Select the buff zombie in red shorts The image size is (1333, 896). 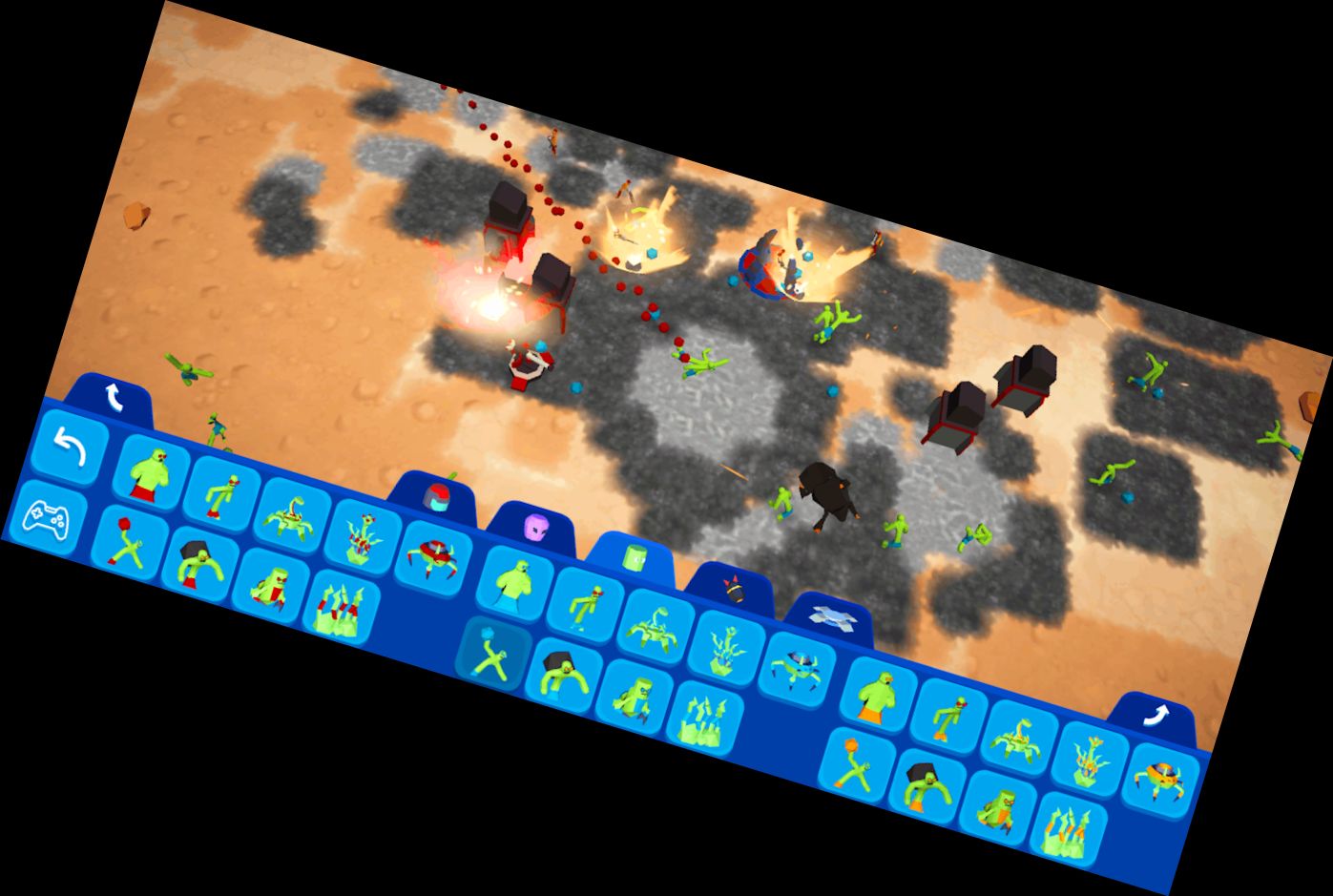pos(149,476)
